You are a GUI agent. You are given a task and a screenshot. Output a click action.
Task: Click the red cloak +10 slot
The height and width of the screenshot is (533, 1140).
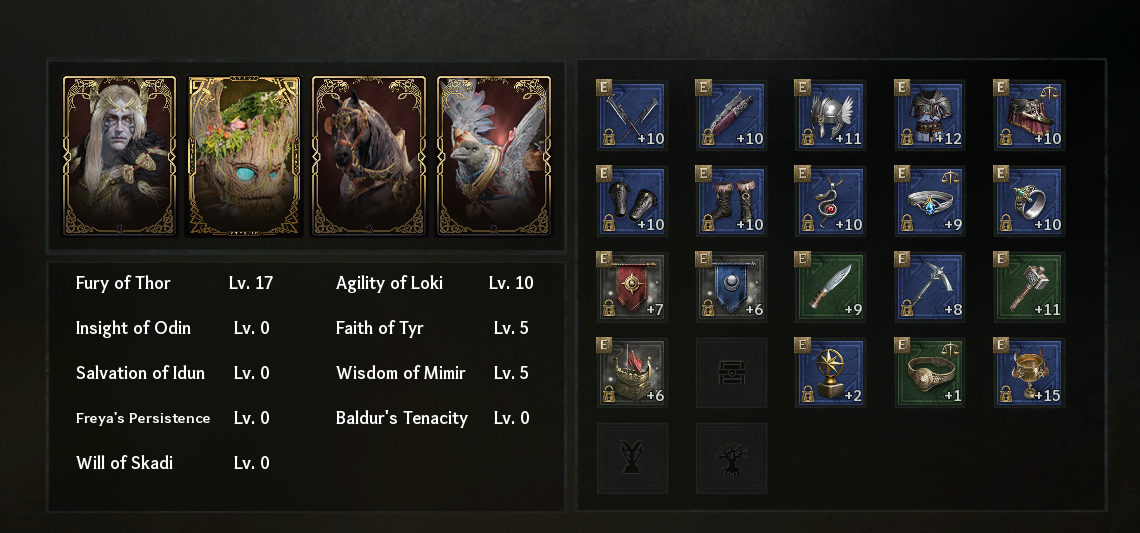tap(1029, 116)
